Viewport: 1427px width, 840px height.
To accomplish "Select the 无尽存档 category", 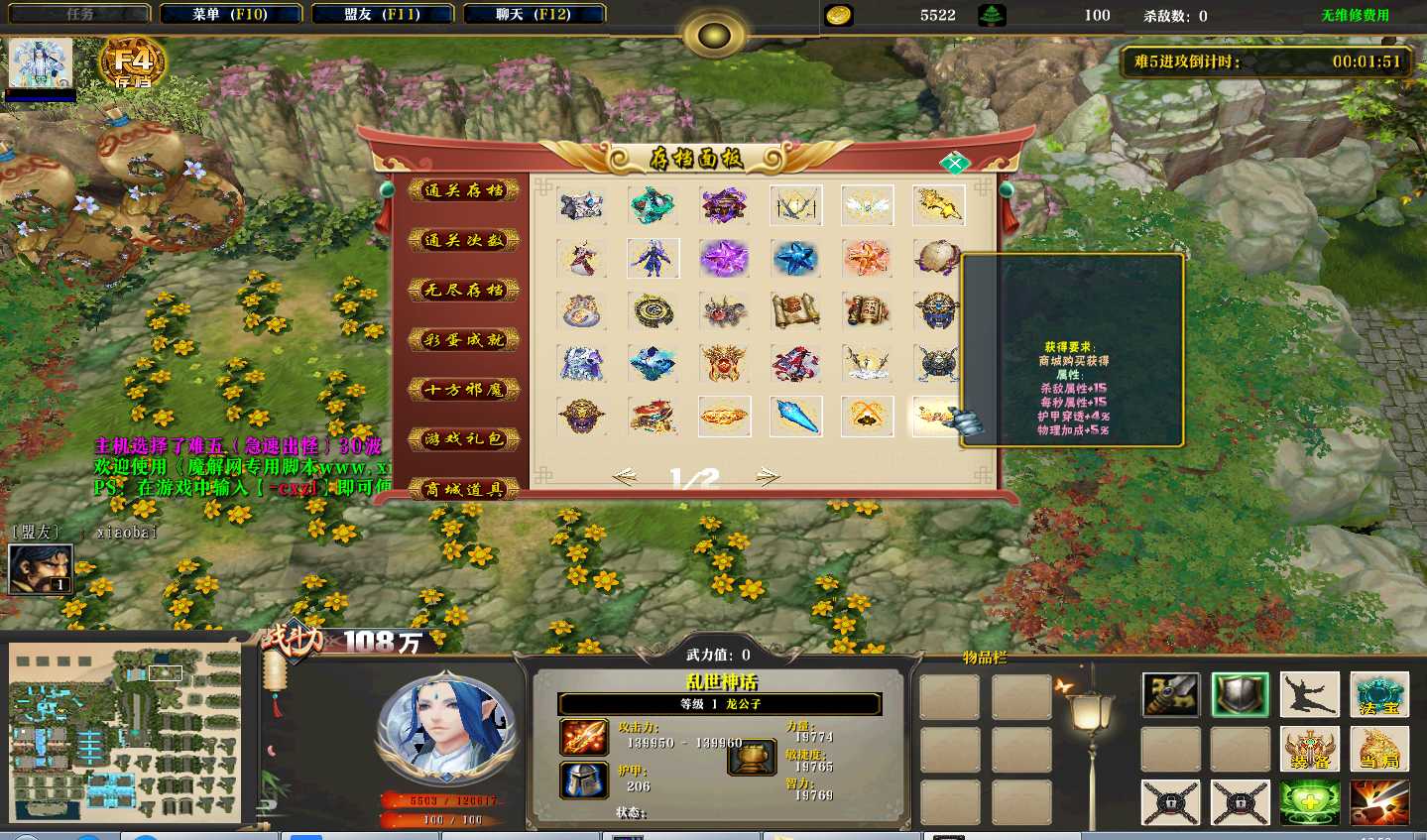I will point(464,290).
